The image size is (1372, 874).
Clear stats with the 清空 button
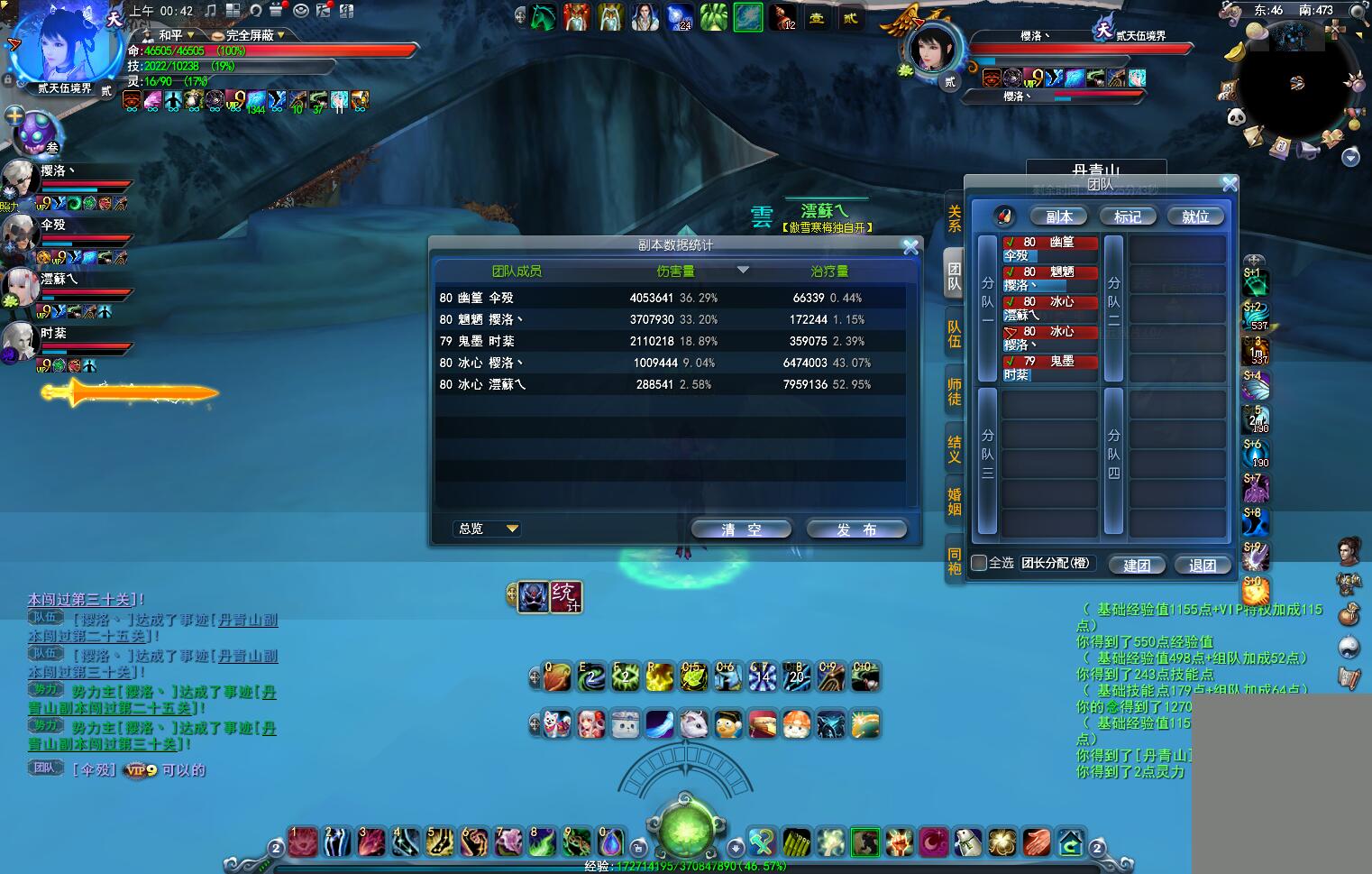tap(741, 529)
